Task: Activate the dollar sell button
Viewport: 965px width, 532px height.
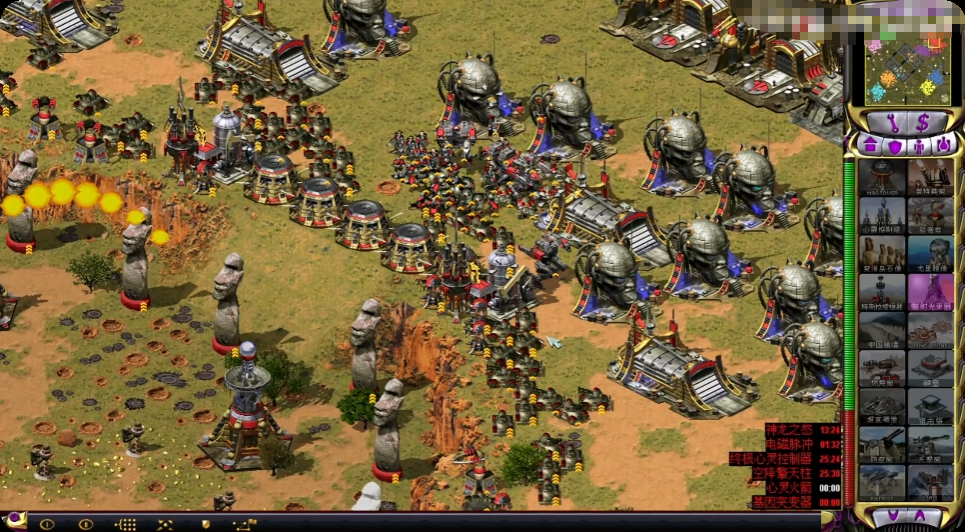Action: [x=922, y=122]
